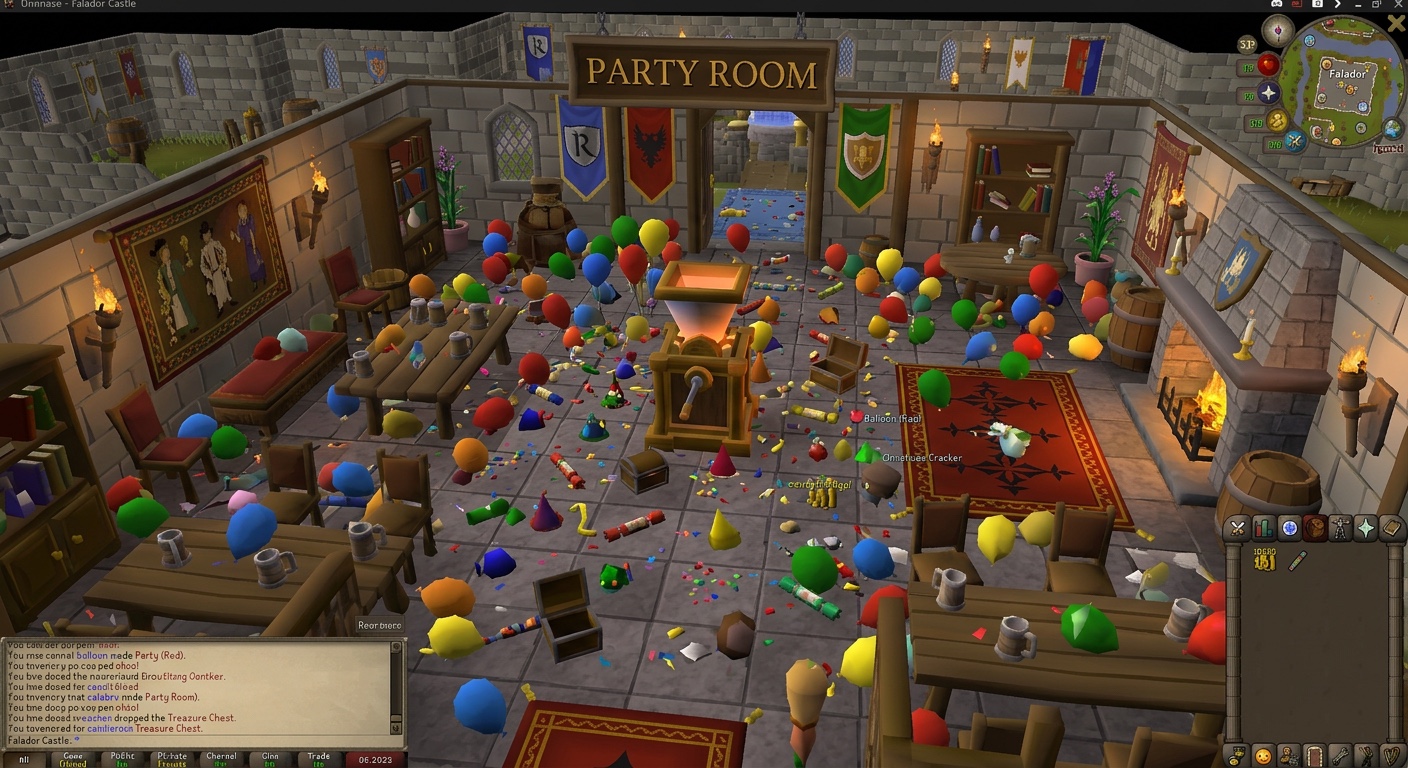Toggle the special attack orb
Viewport: 1408px width, 768px height.
click(1293, 142)
